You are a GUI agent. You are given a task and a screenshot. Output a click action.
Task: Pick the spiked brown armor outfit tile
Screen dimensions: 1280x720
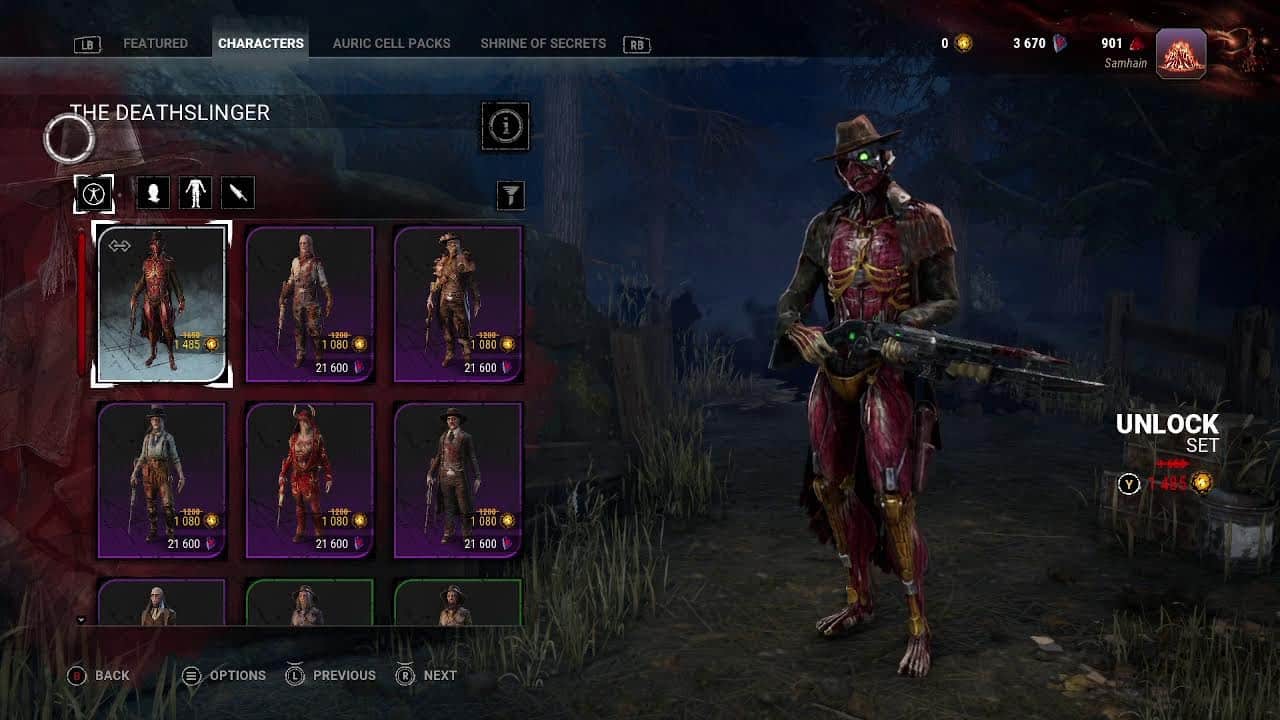pyautogui.click(x=458, y=304)
